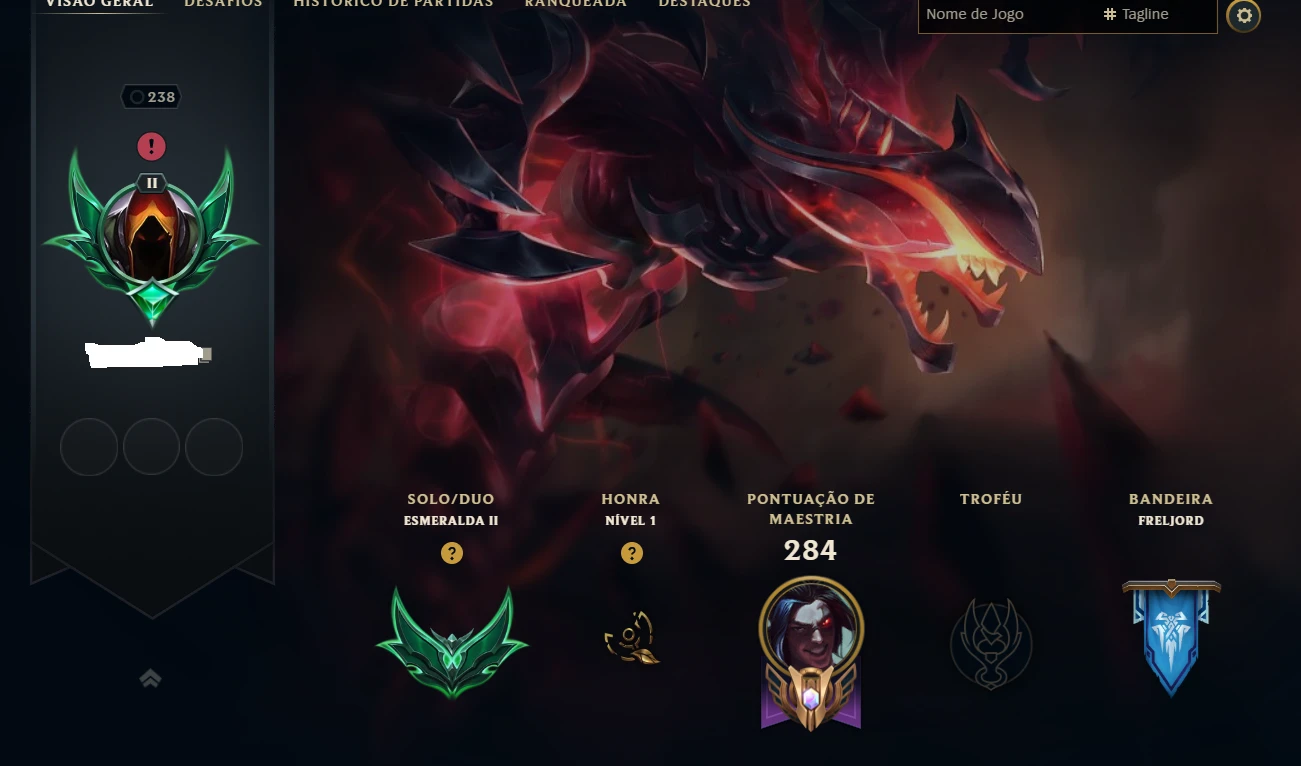Open the settings gear icon
This screenshot has width=1301, height=766.
pos(1243,16)
